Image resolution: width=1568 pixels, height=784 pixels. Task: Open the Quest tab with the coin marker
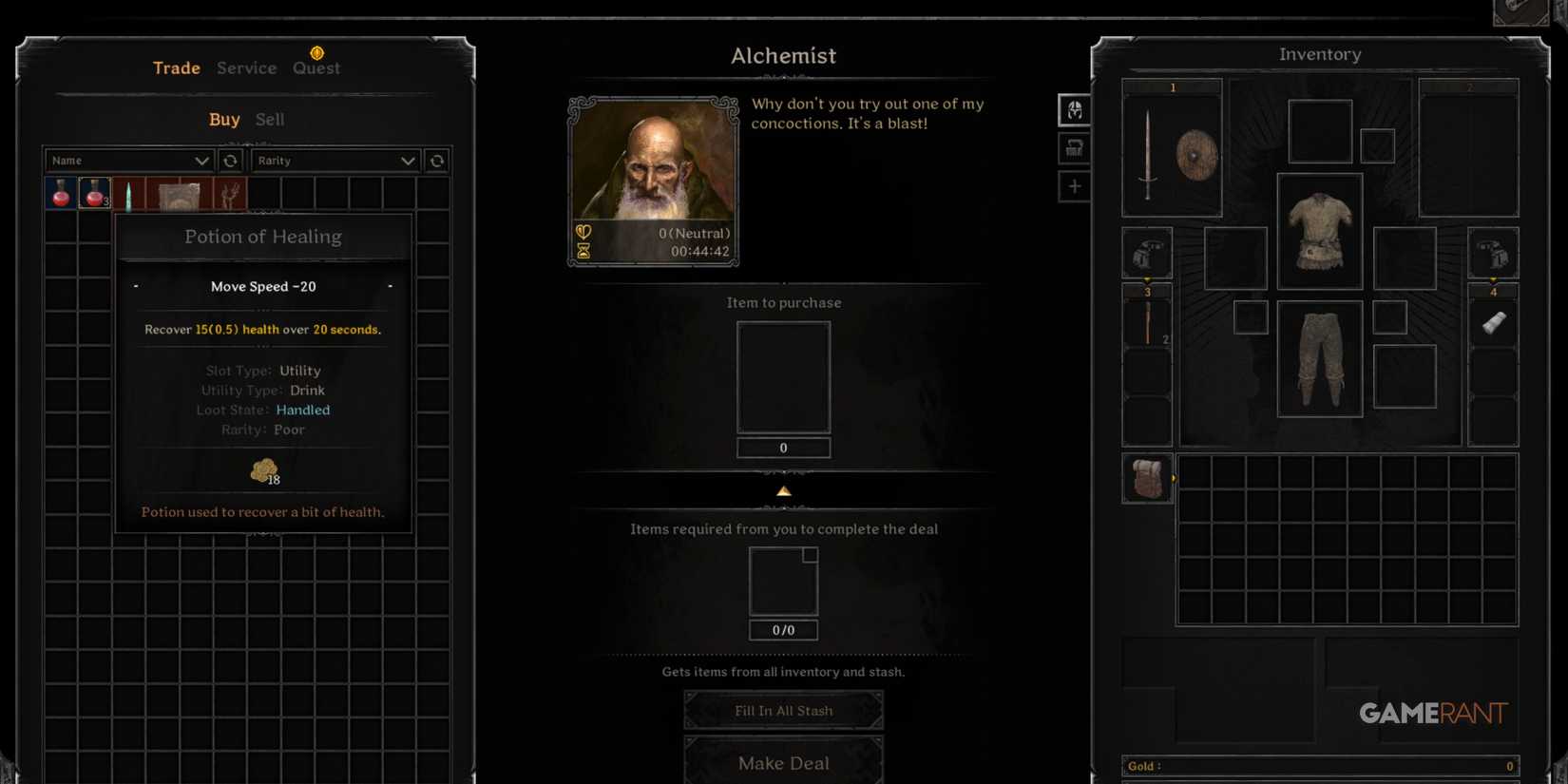click(x=316, y=67)
